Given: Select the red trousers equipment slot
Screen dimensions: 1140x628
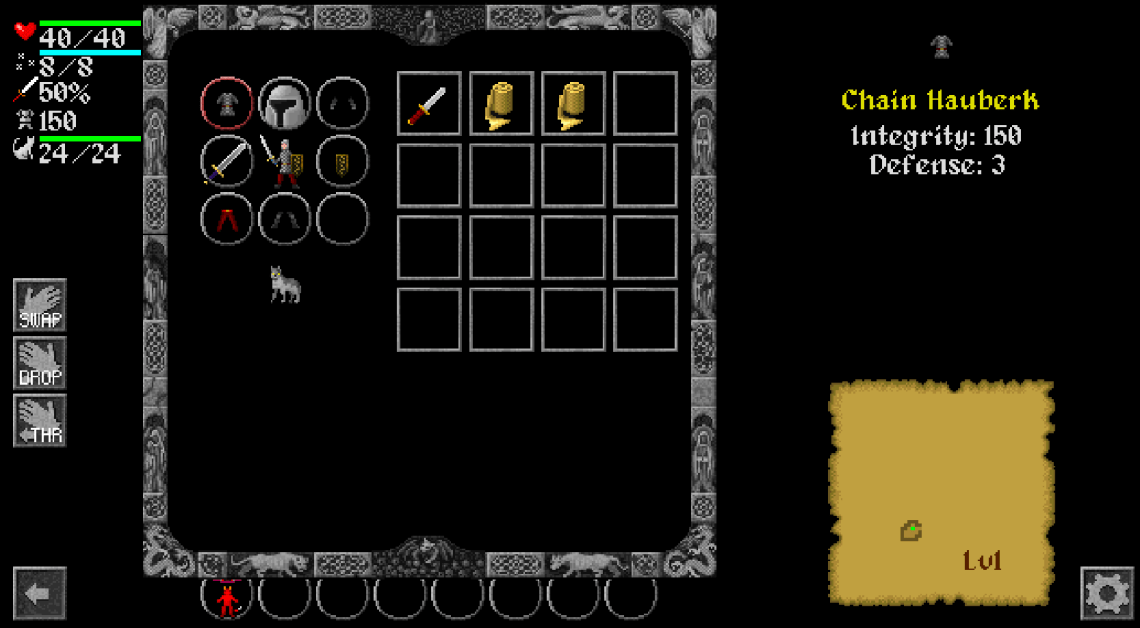Looking at the screenshot, I should (x=227, y=219).
